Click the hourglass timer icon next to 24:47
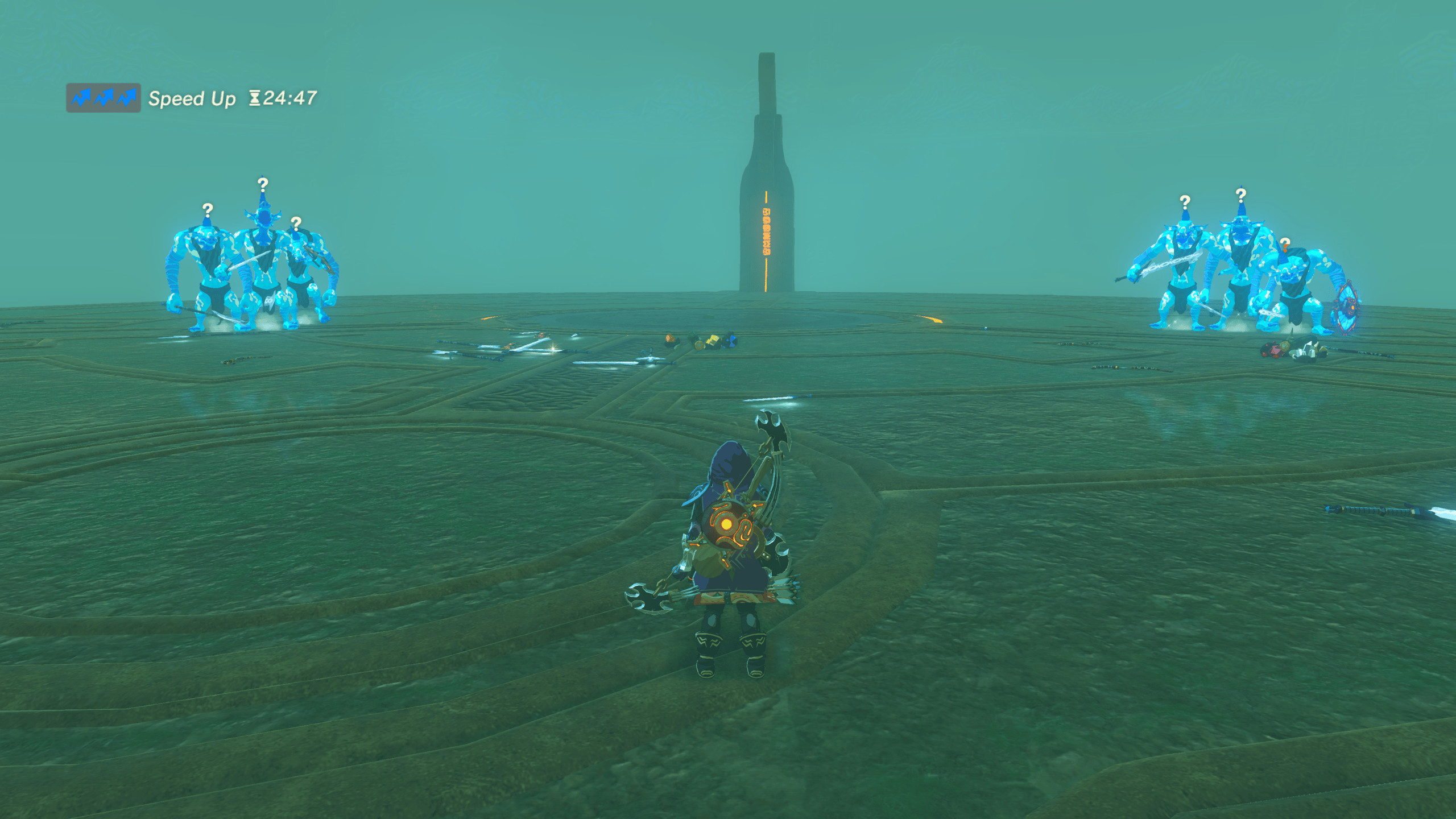 click(254, 98)
